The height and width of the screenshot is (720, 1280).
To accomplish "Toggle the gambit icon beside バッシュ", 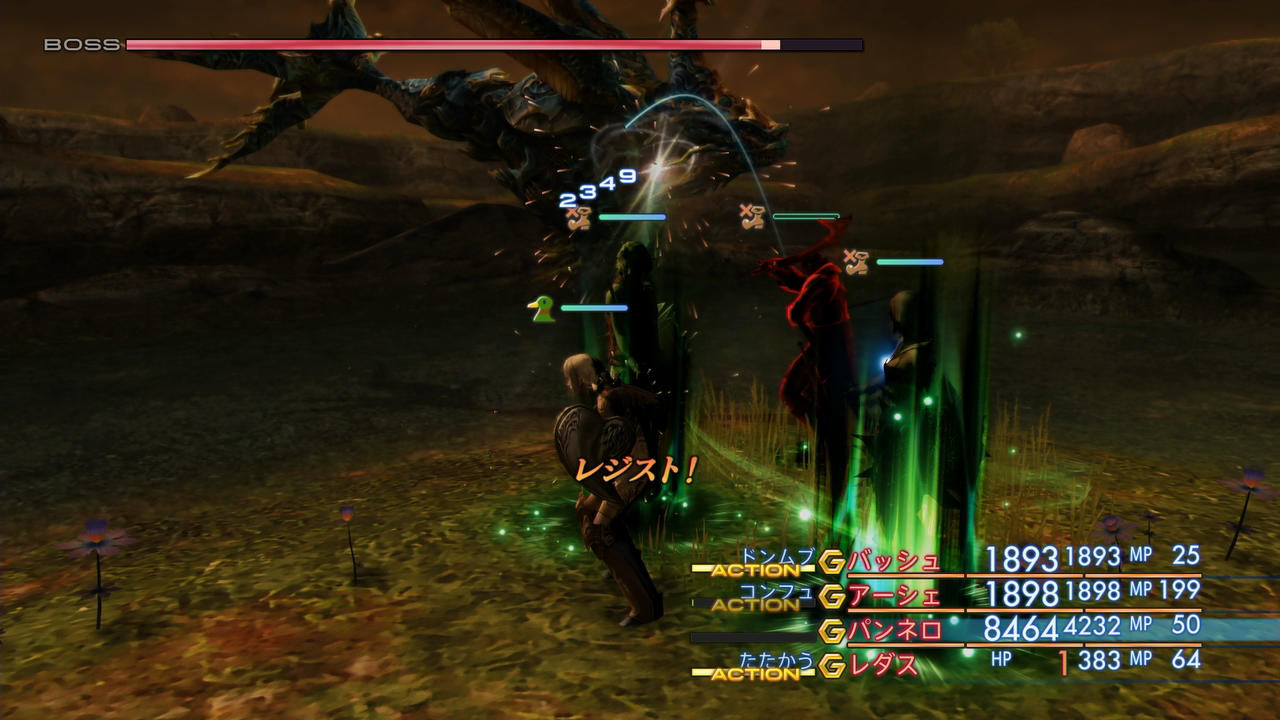I will point(831,562).
